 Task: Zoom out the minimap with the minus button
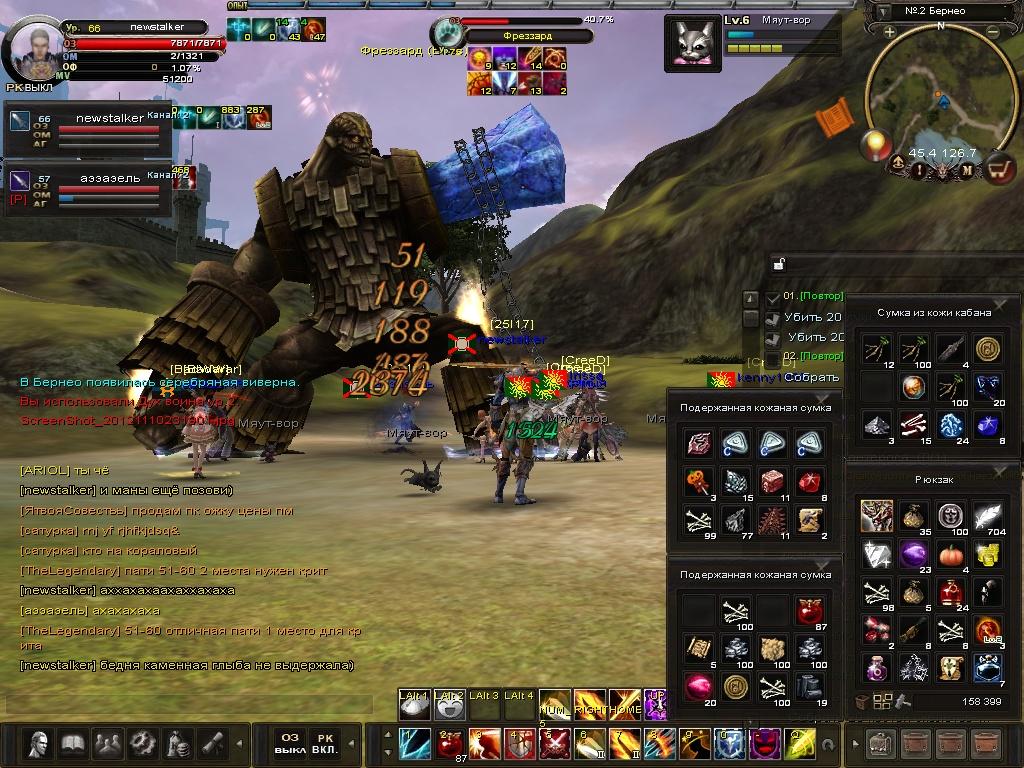click(x=992, y=32)
